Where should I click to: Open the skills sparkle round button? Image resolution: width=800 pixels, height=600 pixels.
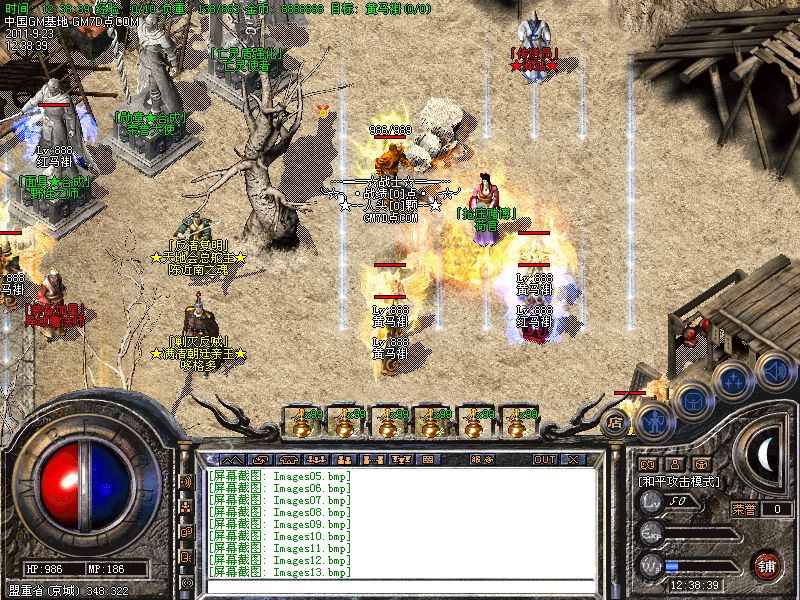[735, 380]
